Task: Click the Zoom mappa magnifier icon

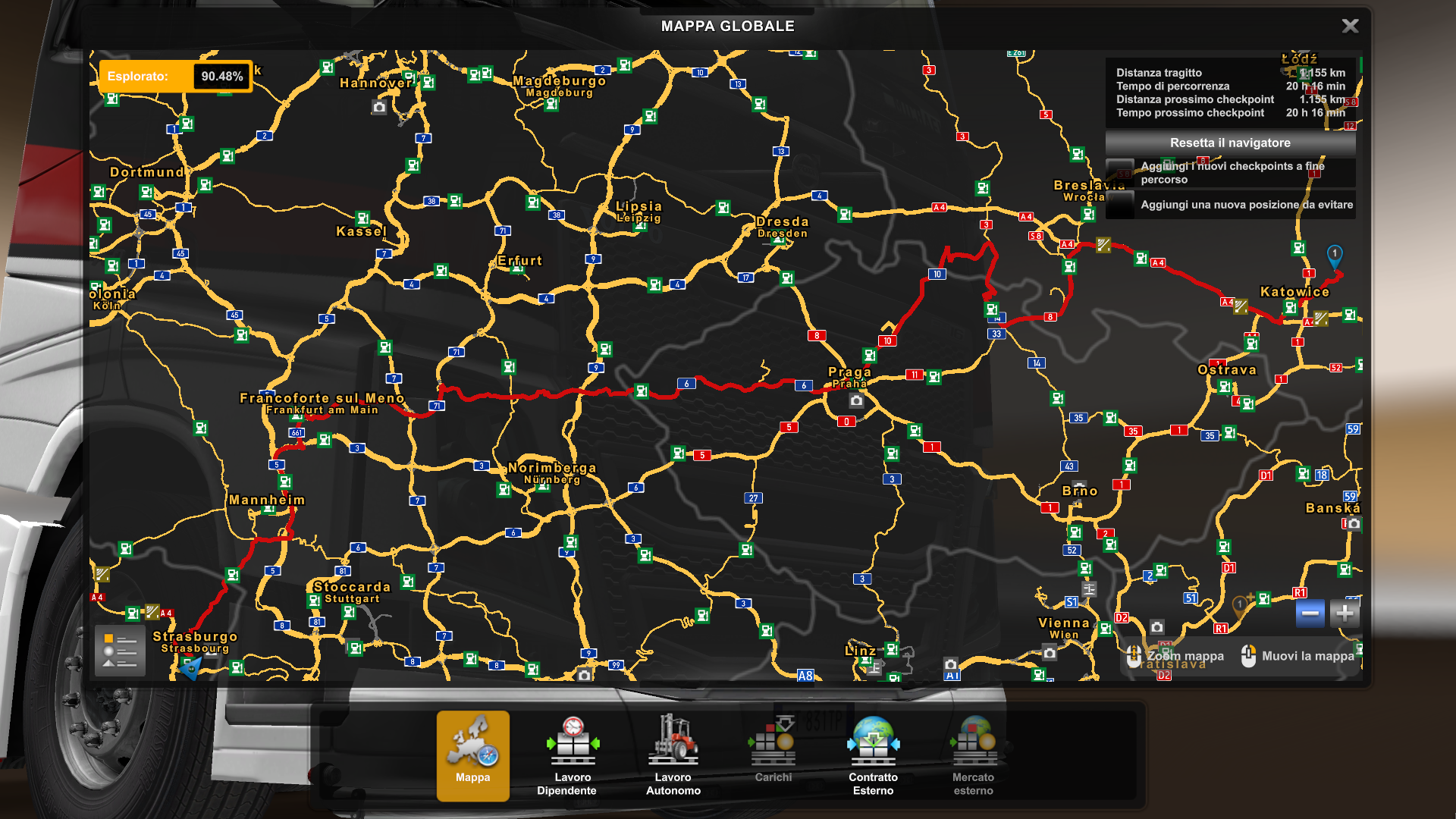Action: click(1135, 655)
